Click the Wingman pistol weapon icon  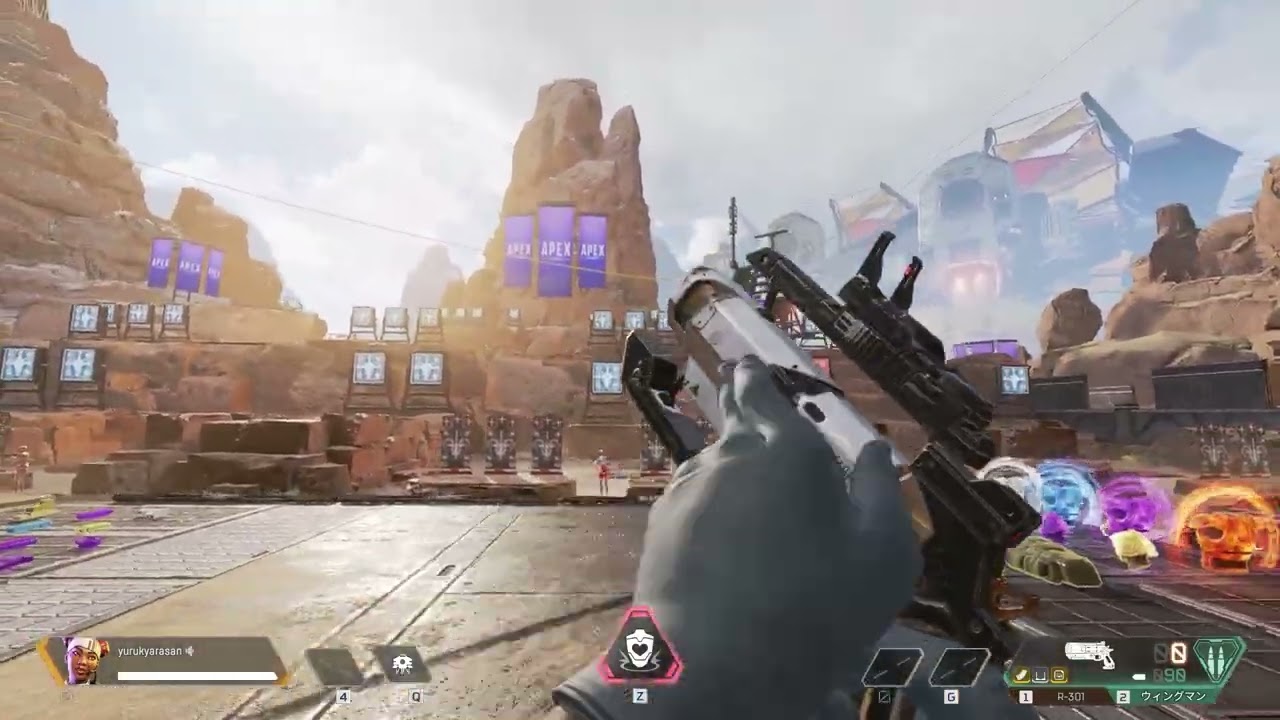[x=1090, y=655]
